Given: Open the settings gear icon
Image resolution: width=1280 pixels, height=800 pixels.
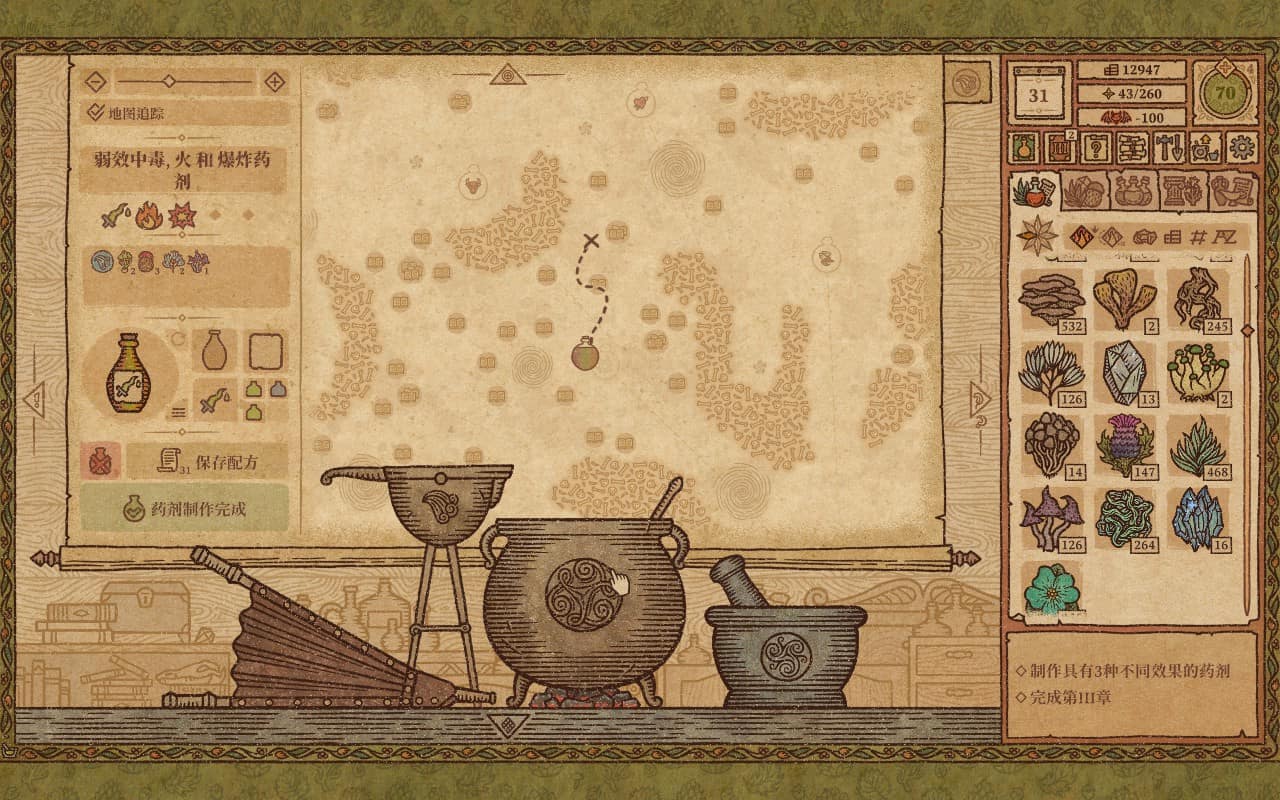Looking at the screenshot, I should [1240, 148].
